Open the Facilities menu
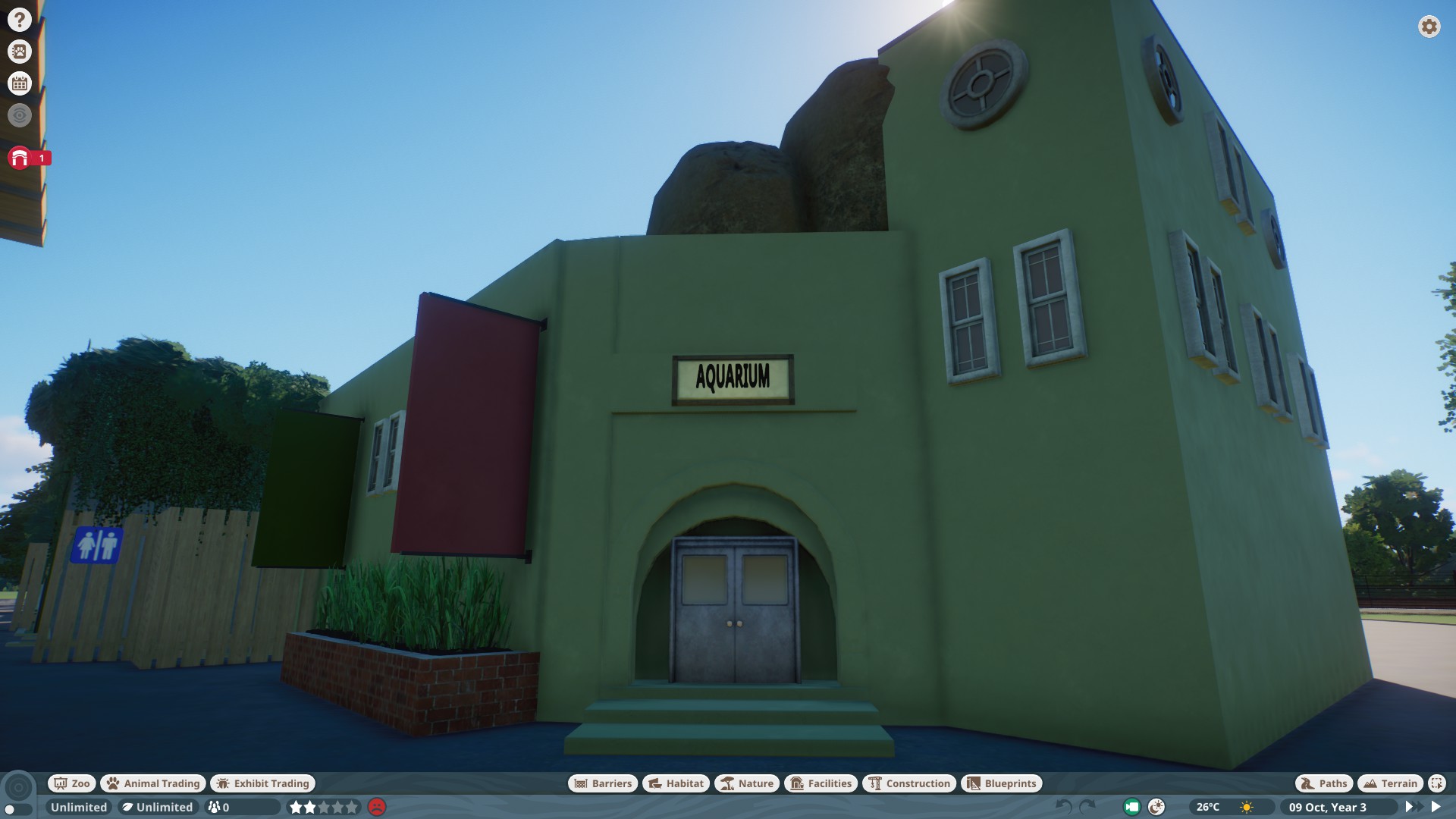 pyautogui.click(x=821, y=783)
